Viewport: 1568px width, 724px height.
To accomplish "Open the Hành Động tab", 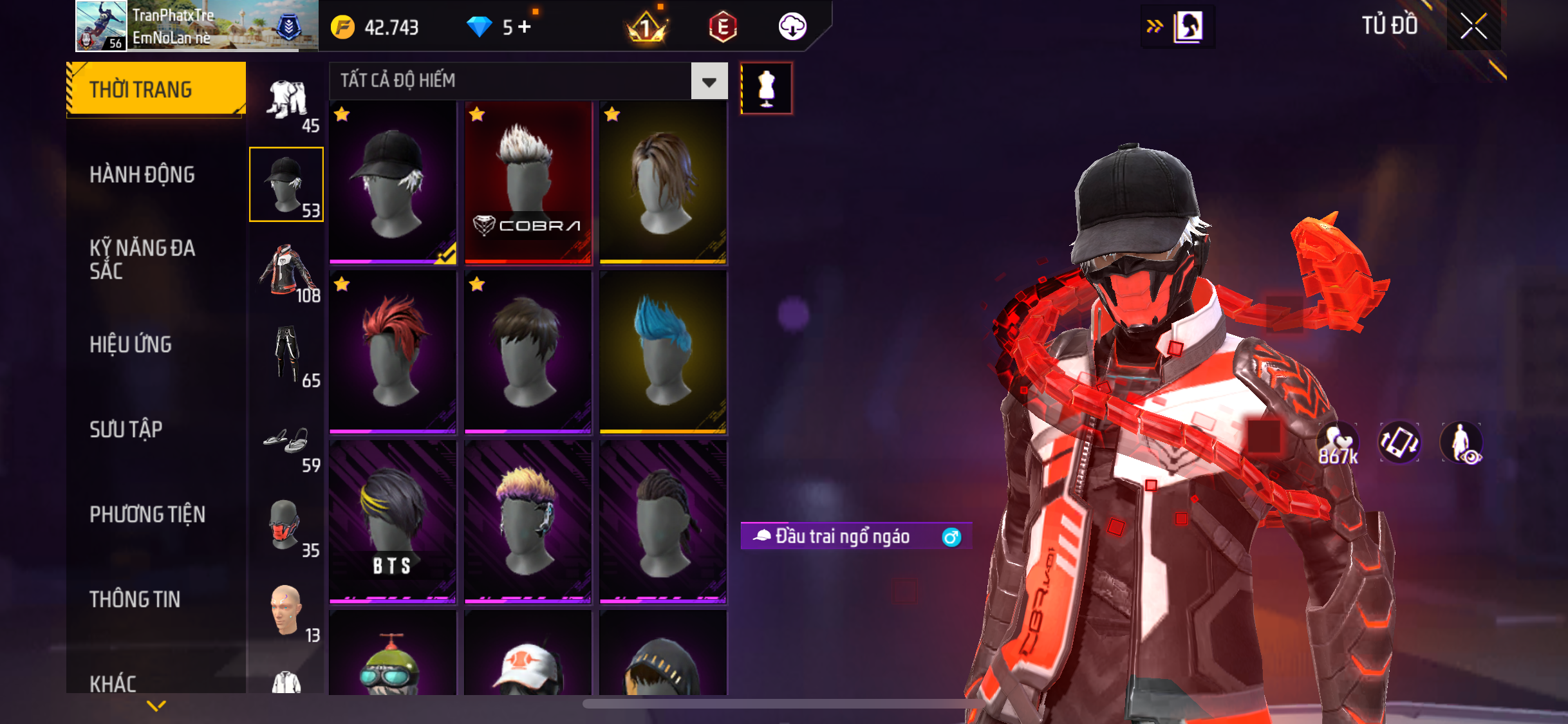I will coord(142,174).
